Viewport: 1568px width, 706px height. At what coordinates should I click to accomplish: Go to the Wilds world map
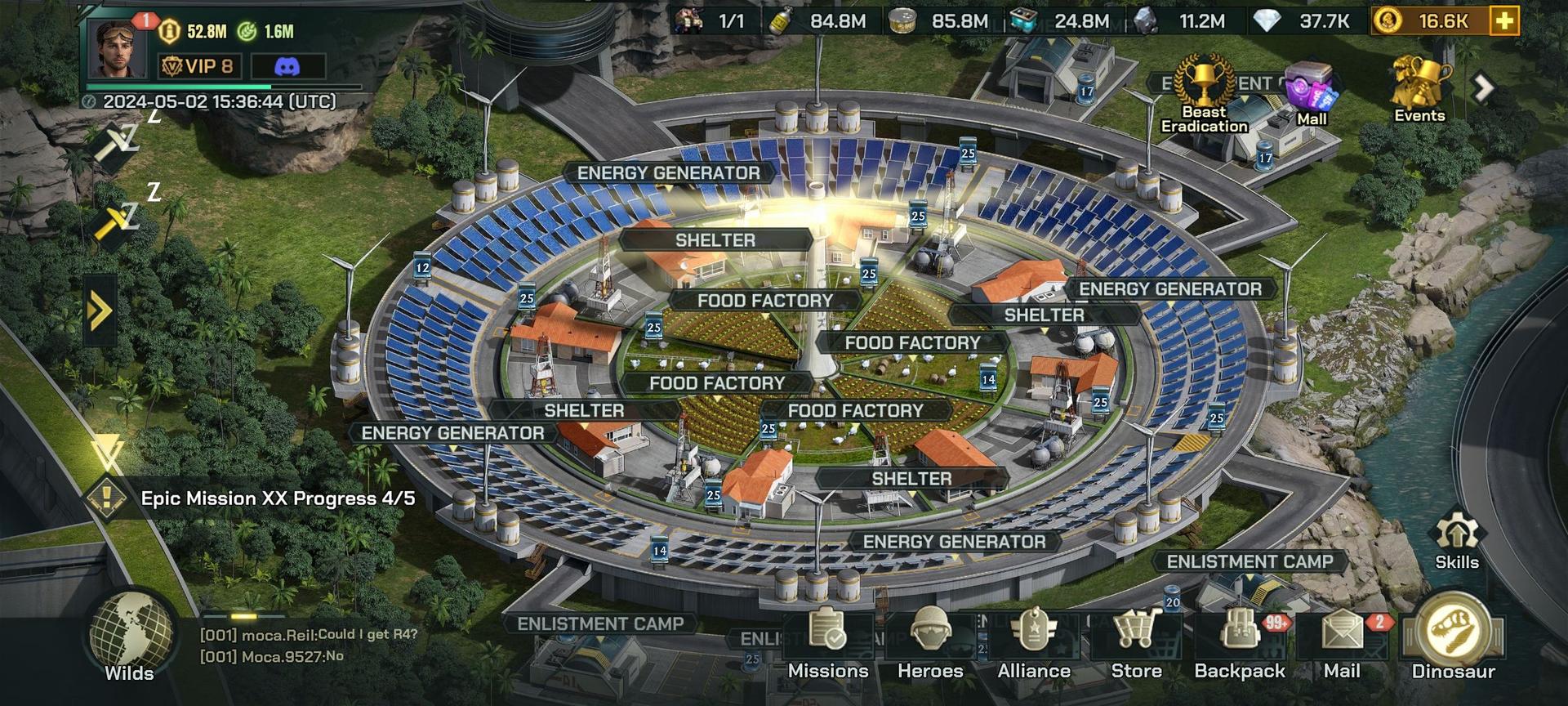(130, 639)
